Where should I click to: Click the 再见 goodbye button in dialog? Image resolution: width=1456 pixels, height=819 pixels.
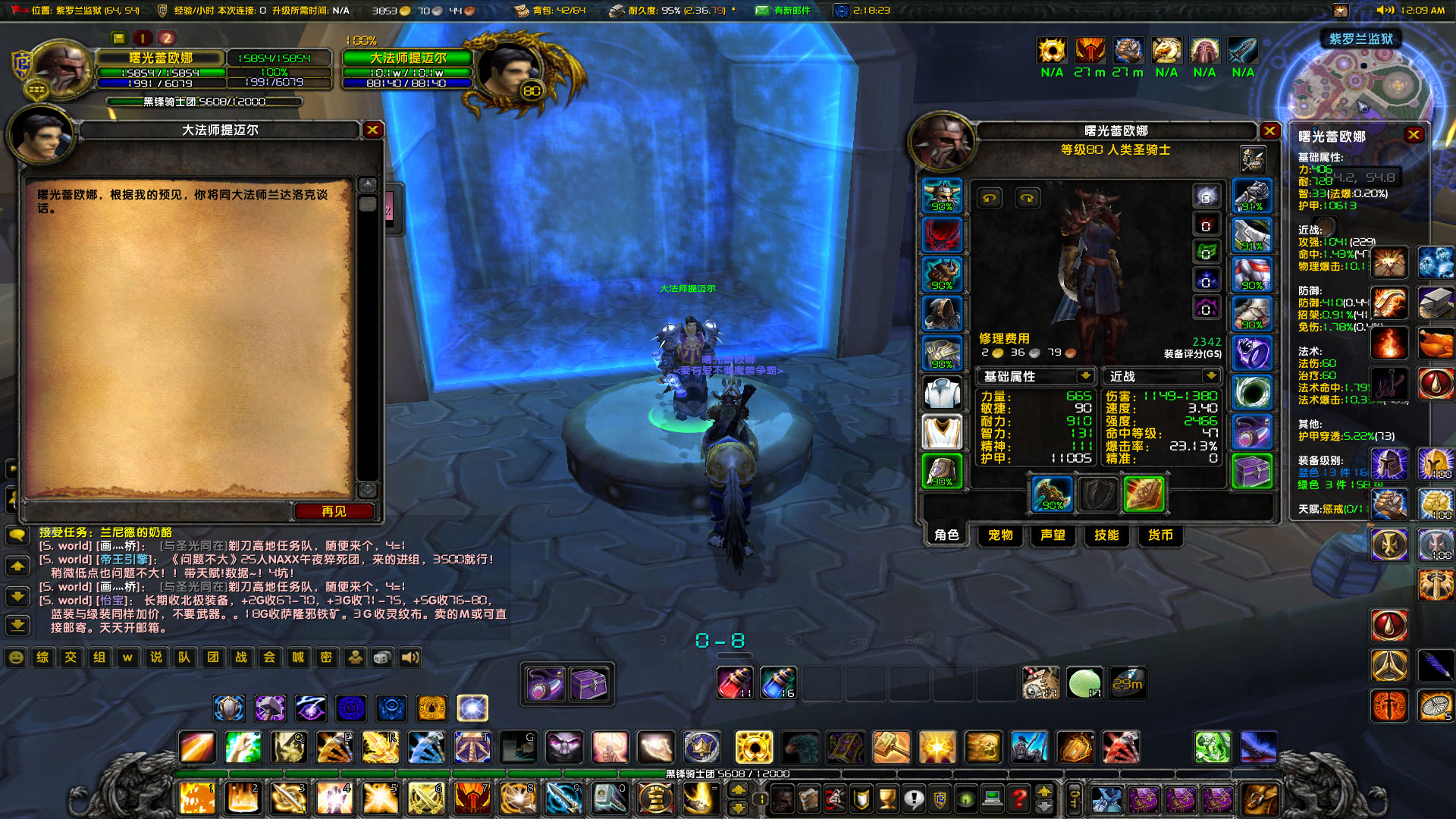pos(334,511)
